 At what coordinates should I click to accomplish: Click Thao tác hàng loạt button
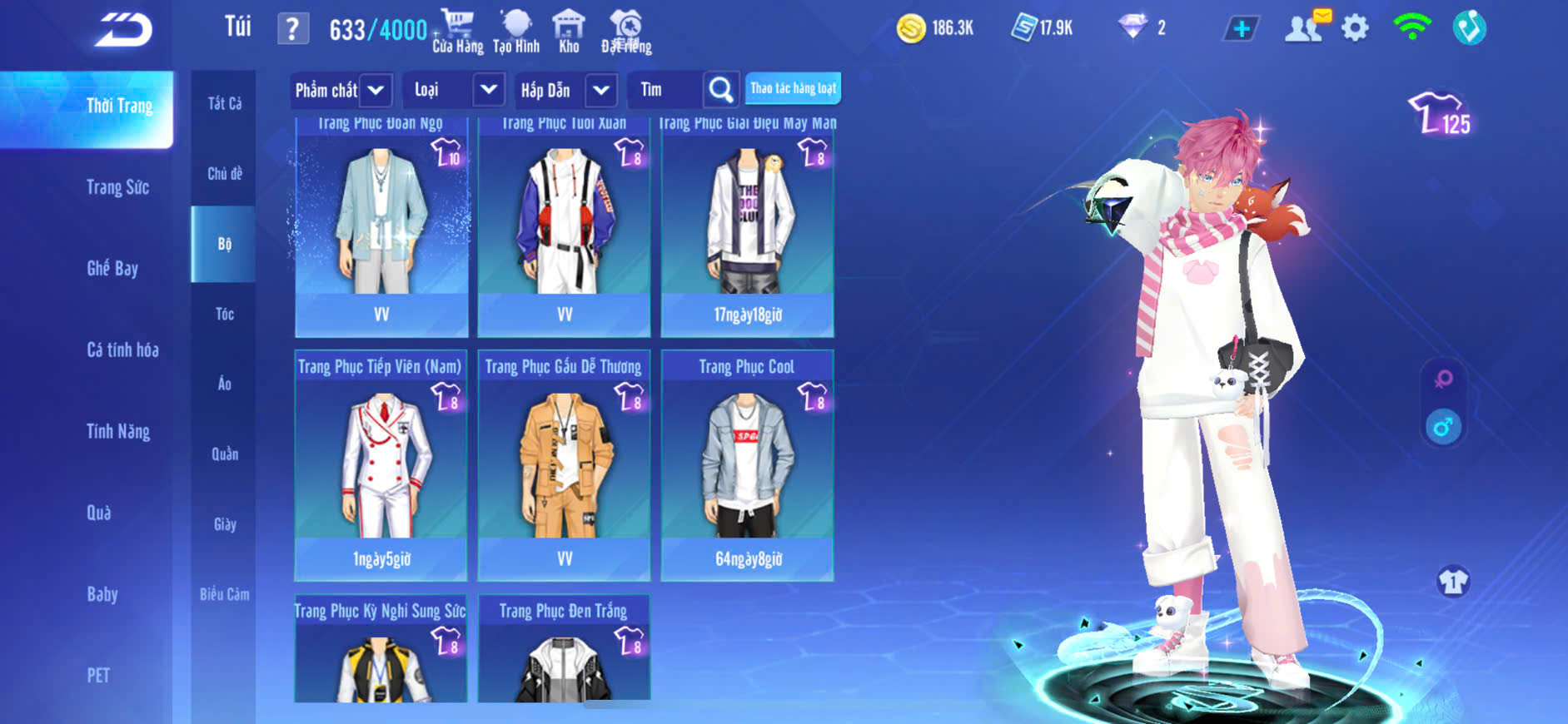[x=793, y=88]
